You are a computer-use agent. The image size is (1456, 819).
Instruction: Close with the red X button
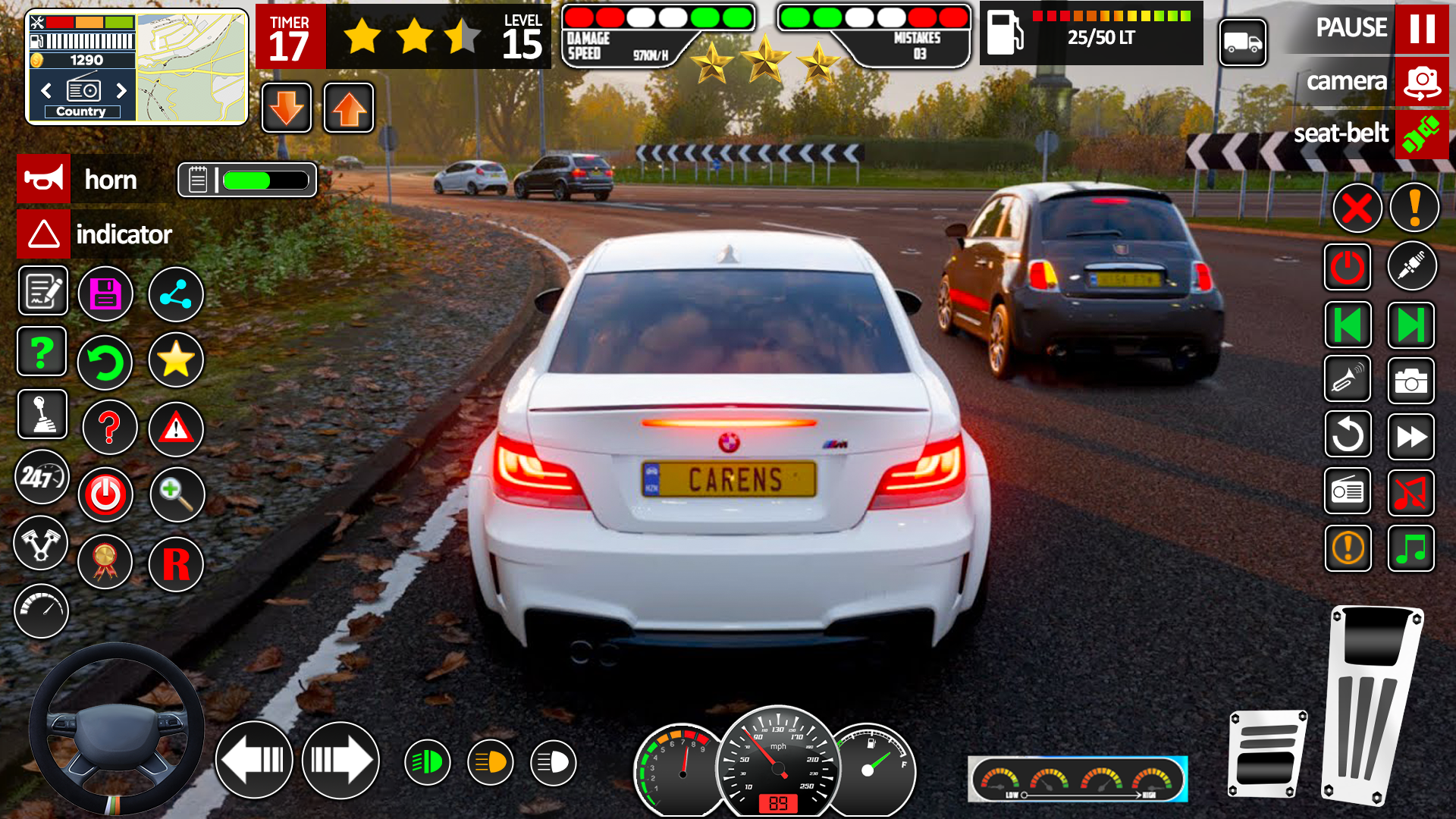[x=1357, y=208]
